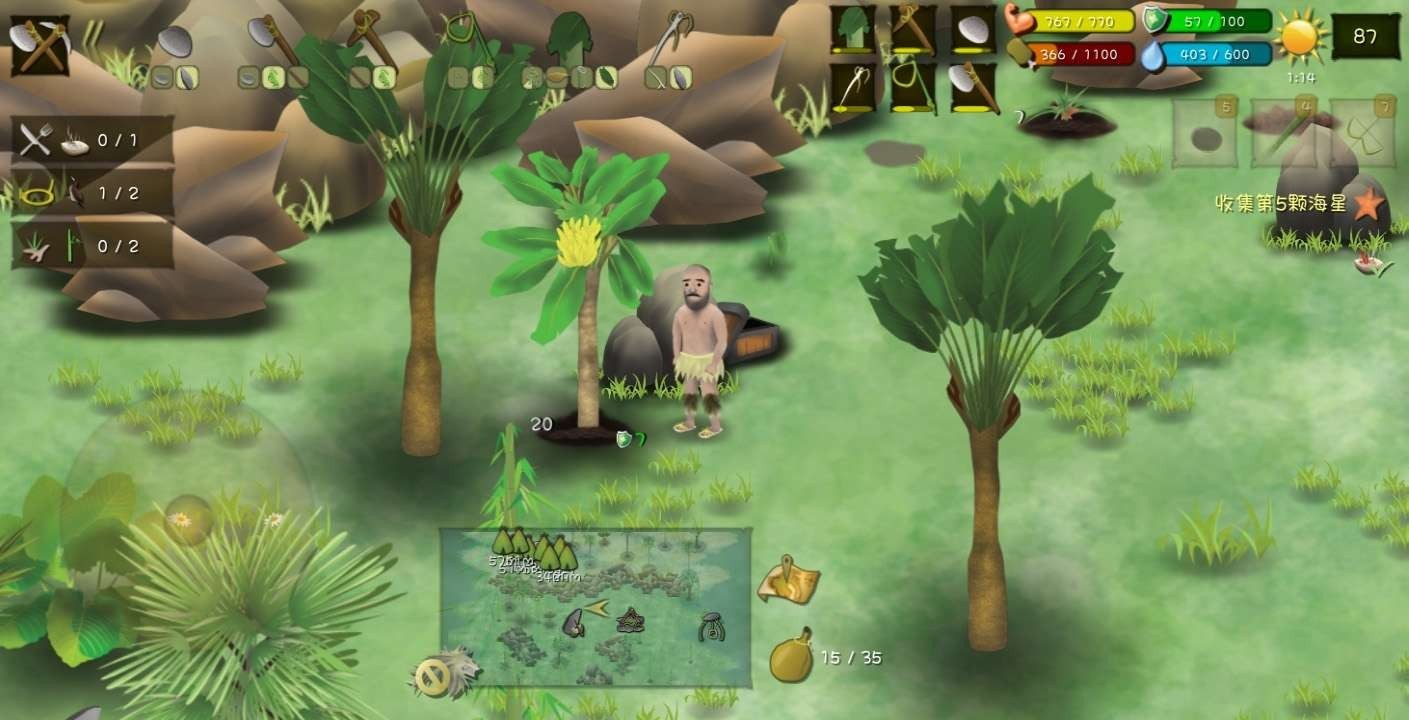This screenshot has height=720, width=1409.
Task: Open the island minimap
Action: coord(595,607)
